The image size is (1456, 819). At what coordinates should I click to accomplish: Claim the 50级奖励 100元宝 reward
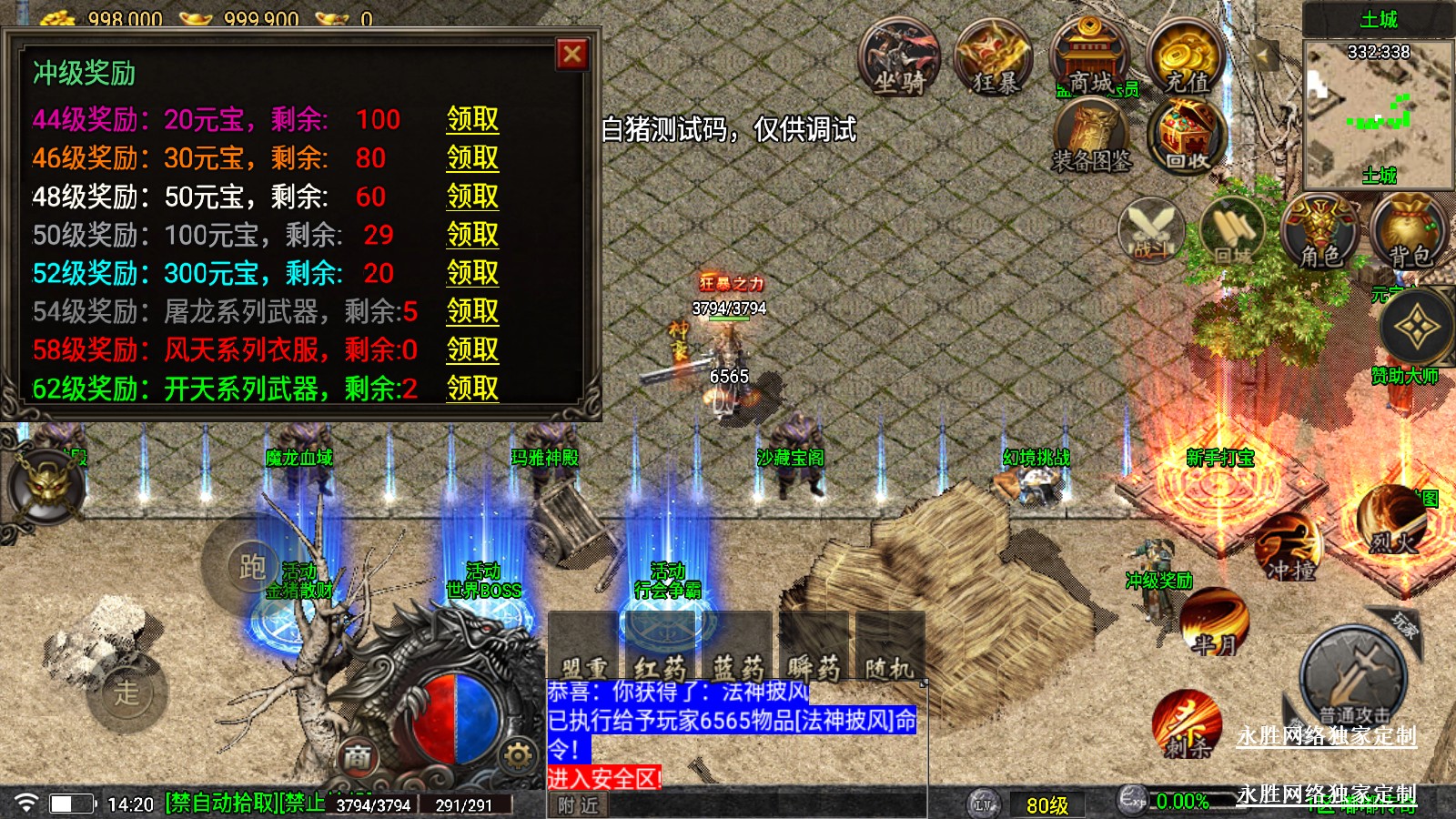(x=472, y=235)
